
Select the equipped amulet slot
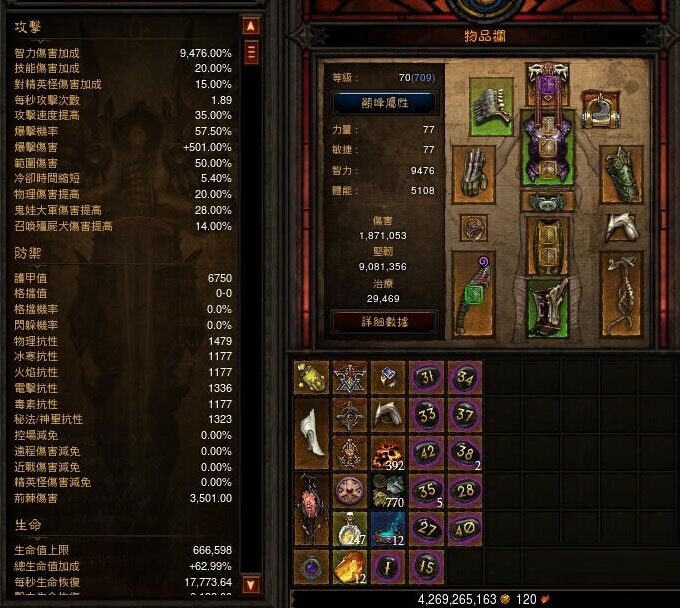tap(599, 108)
